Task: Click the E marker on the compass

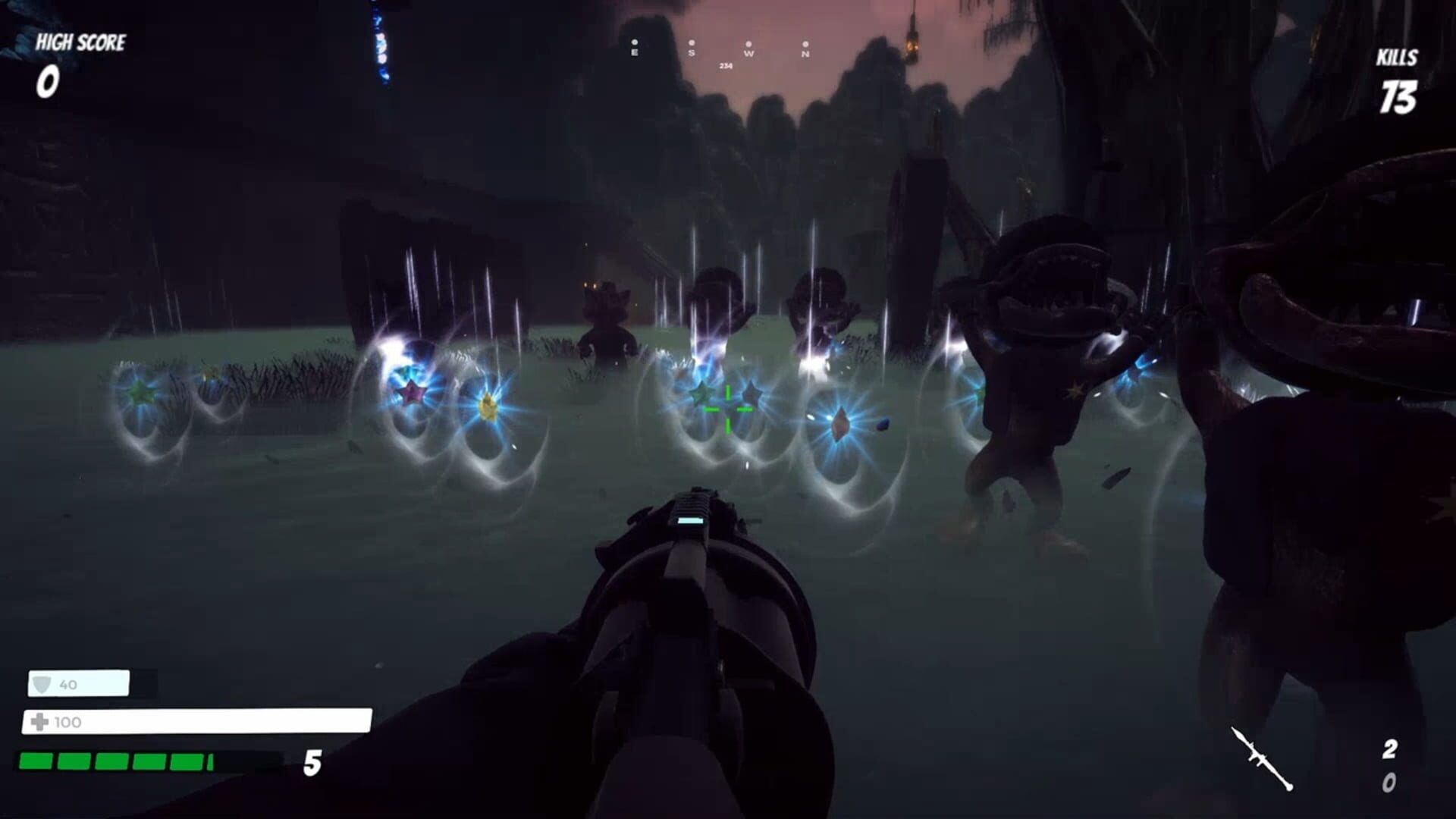Action: pos(635,52)
